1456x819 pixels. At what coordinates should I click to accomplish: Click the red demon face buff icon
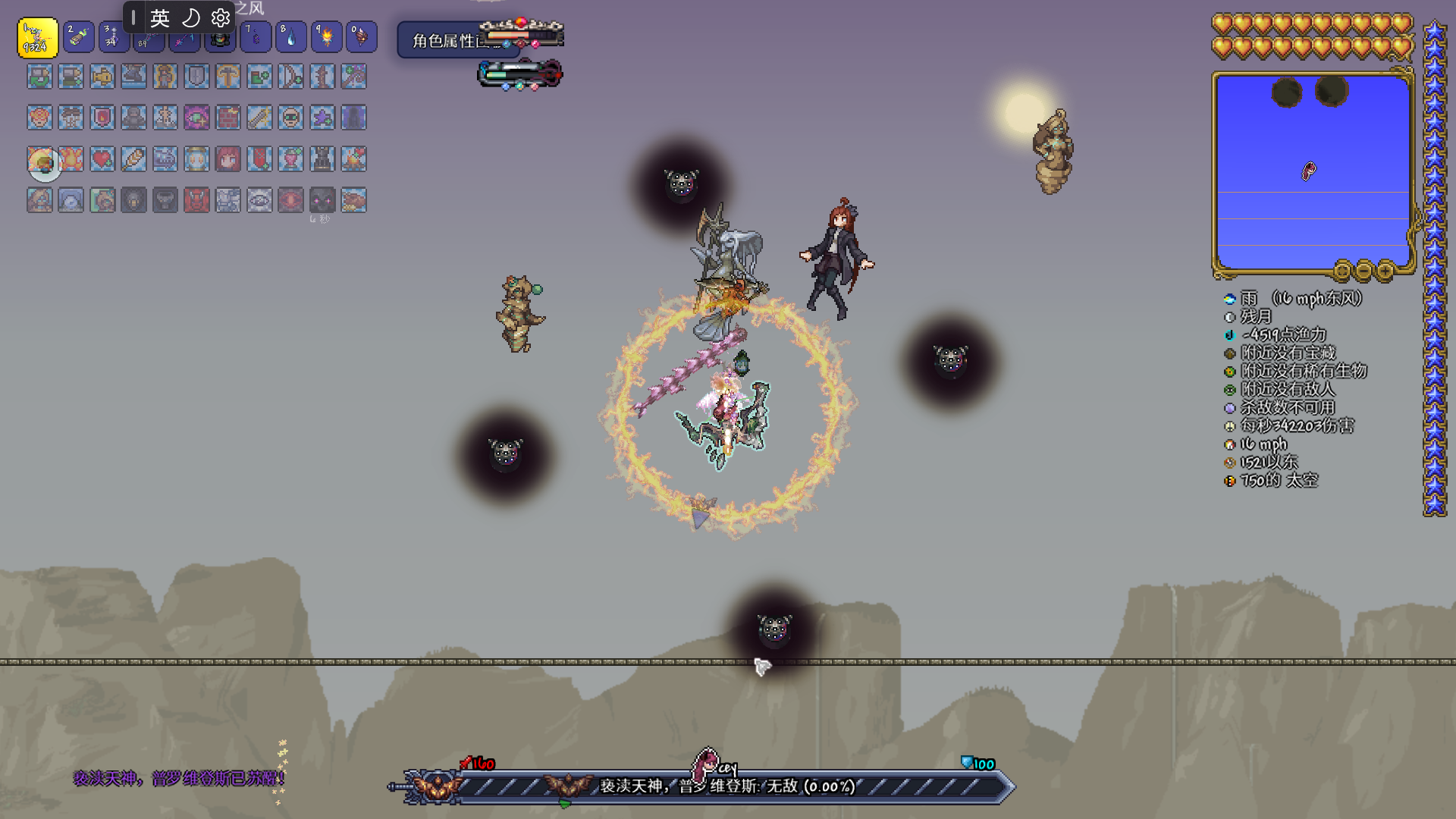coord(196,200)
